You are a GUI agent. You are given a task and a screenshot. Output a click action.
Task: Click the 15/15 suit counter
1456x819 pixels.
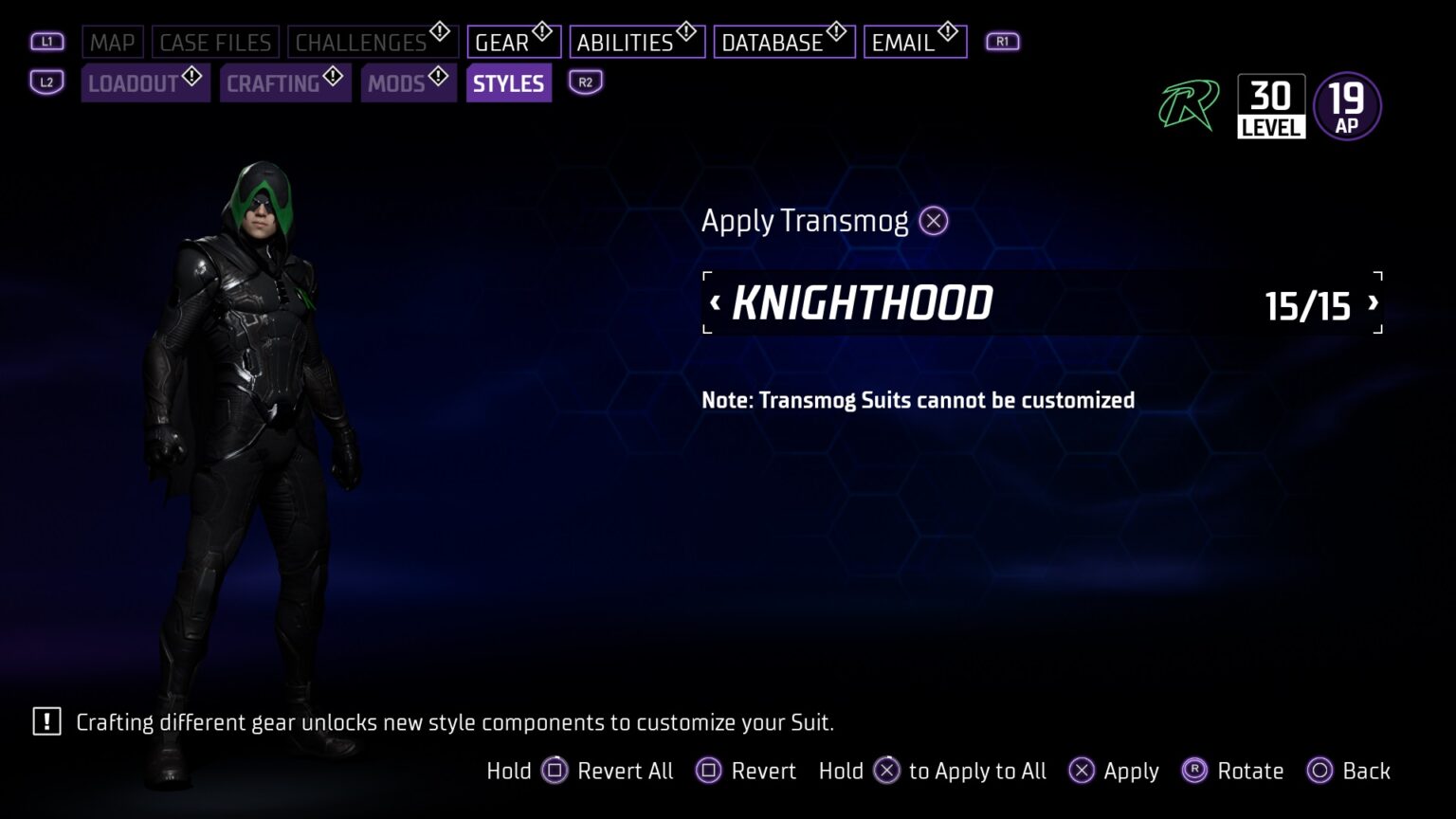1308,305
